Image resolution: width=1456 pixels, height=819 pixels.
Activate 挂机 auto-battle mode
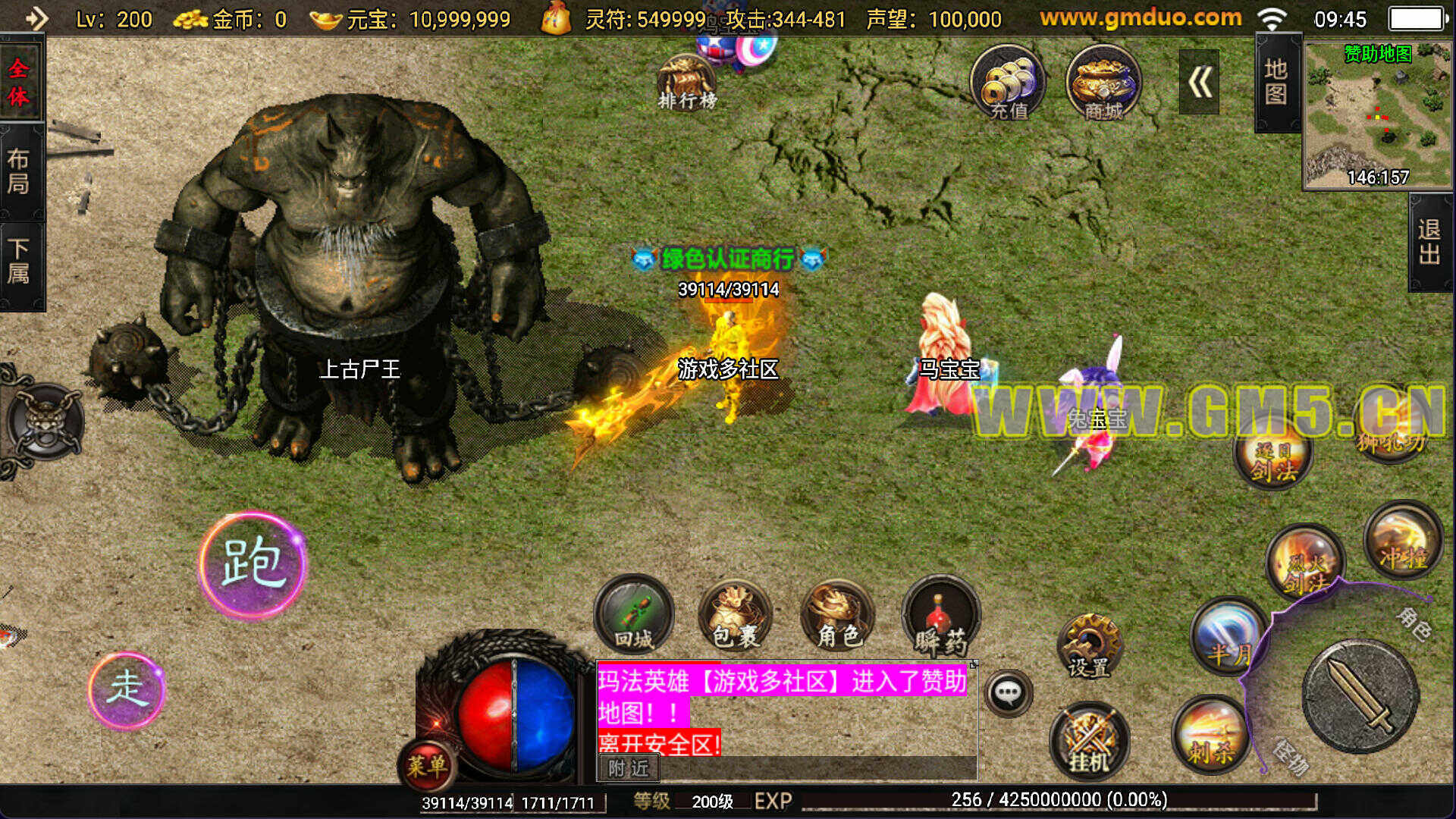pos(1089,739)
